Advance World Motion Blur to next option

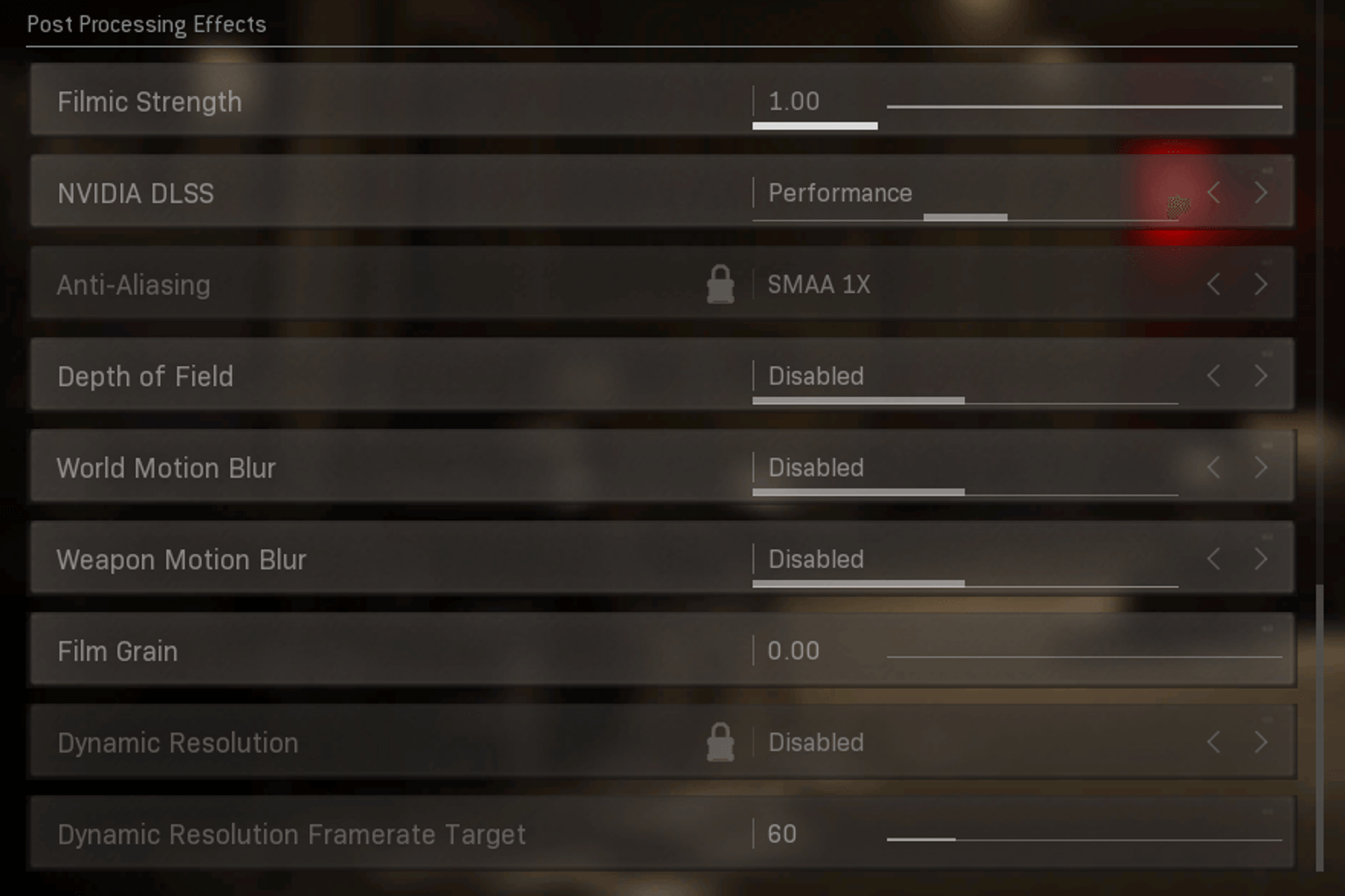(1261, 467)
